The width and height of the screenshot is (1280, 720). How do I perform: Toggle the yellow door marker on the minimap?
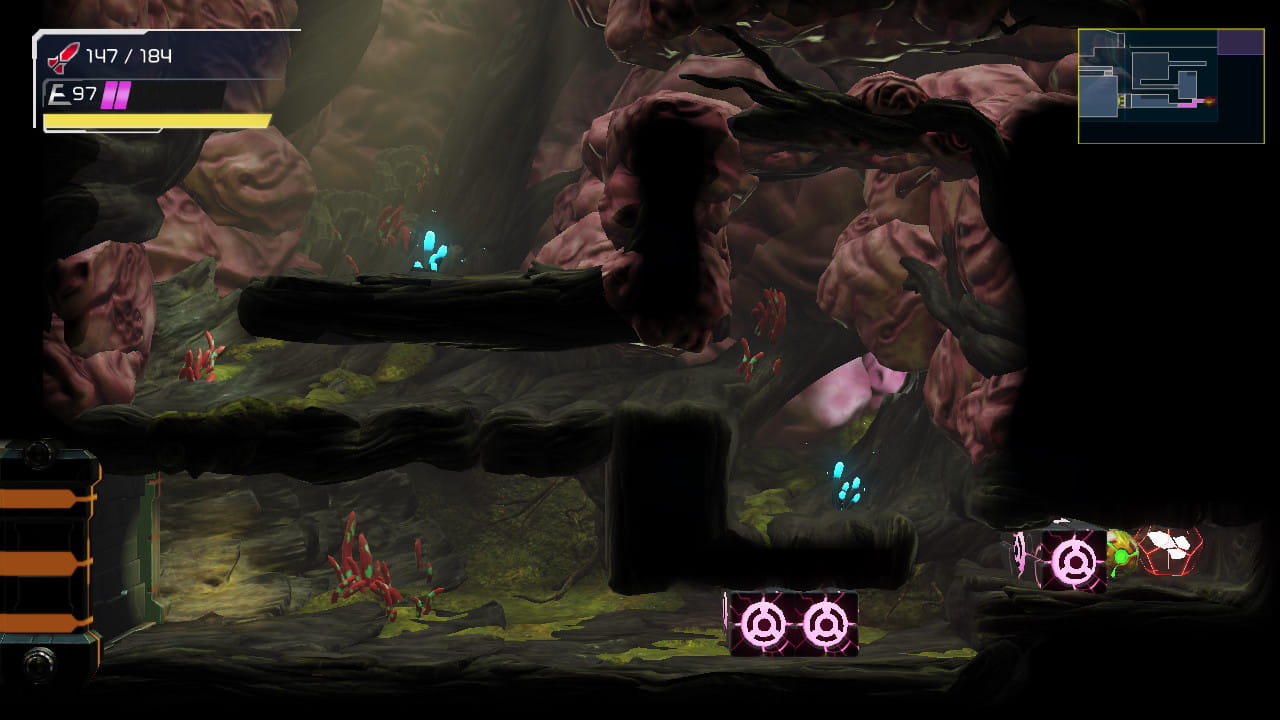point(1122,100)
